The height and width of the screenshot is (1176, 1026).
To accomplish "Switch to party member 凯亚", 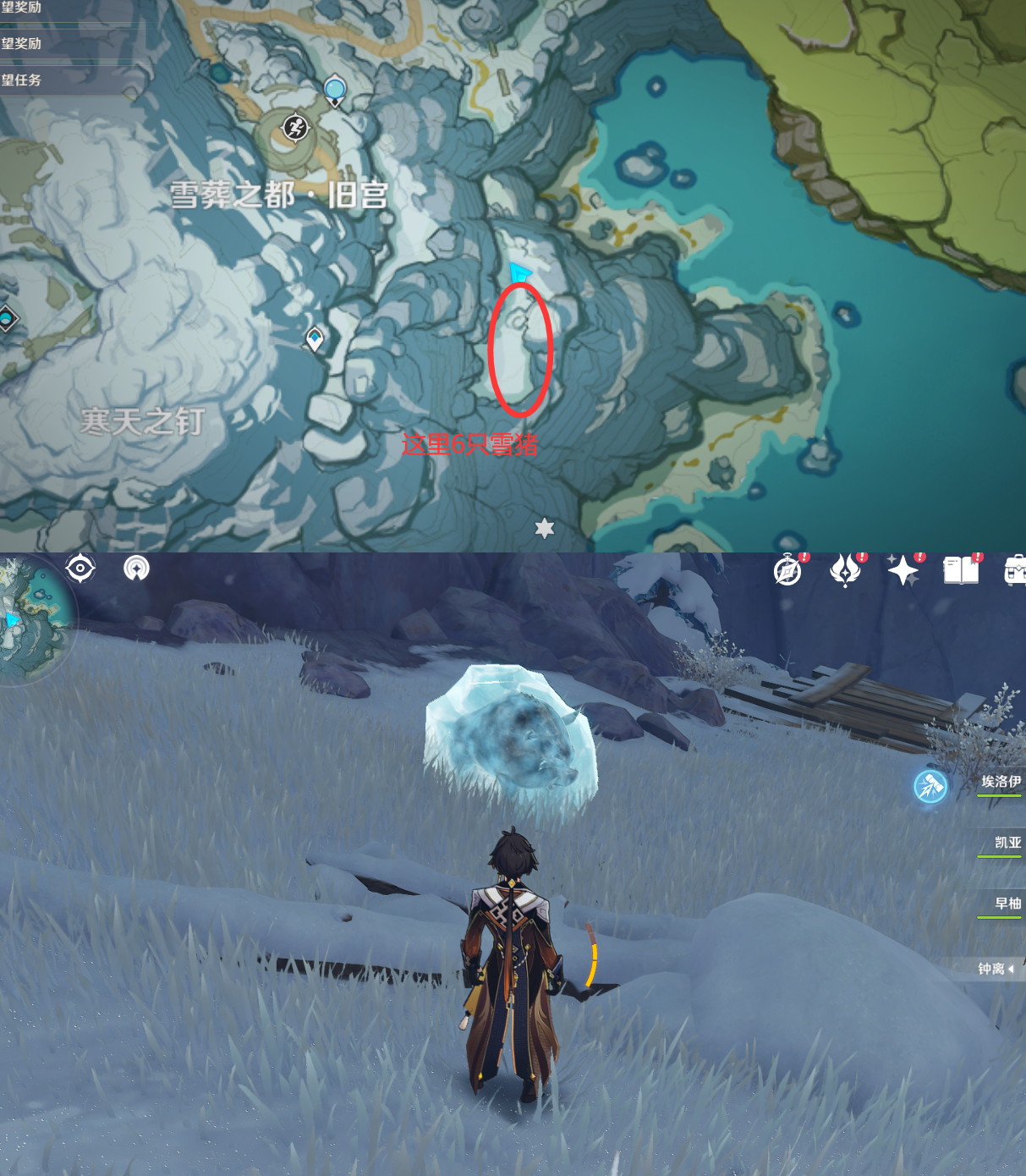I will pyautogui.click(x=1007, y=843).
